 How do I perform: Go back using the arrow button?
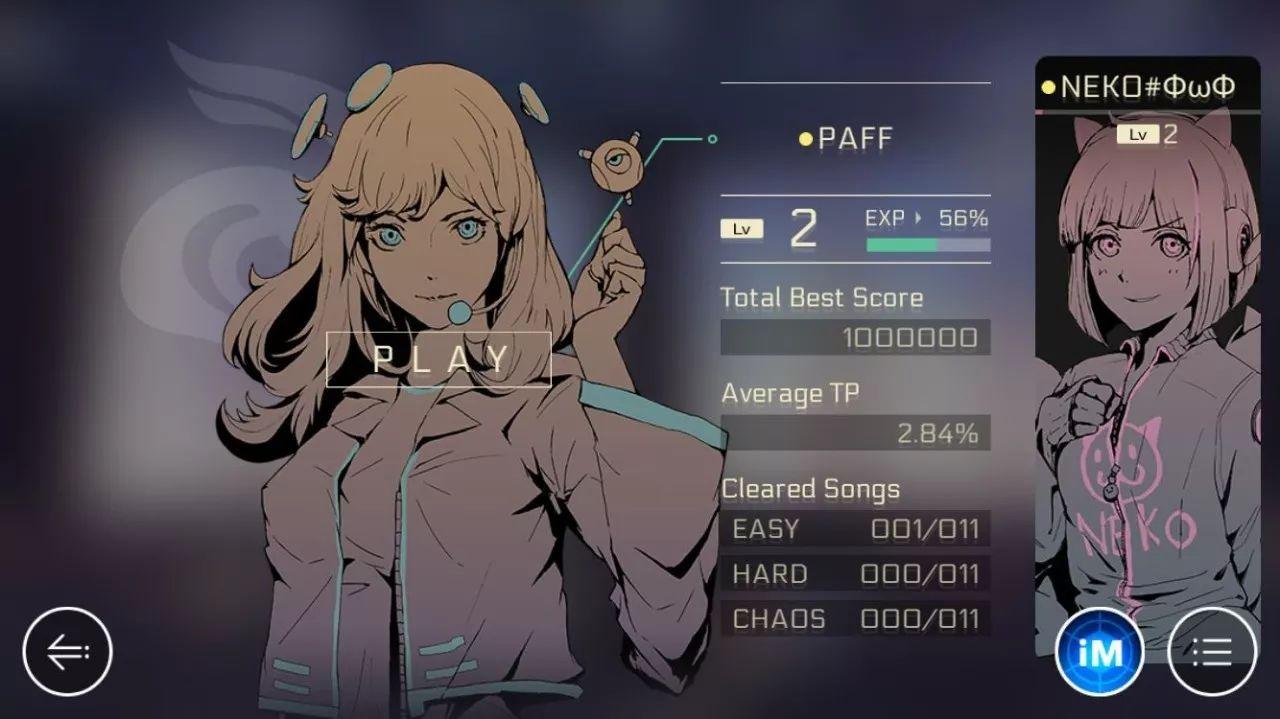[x=68, y=652]
